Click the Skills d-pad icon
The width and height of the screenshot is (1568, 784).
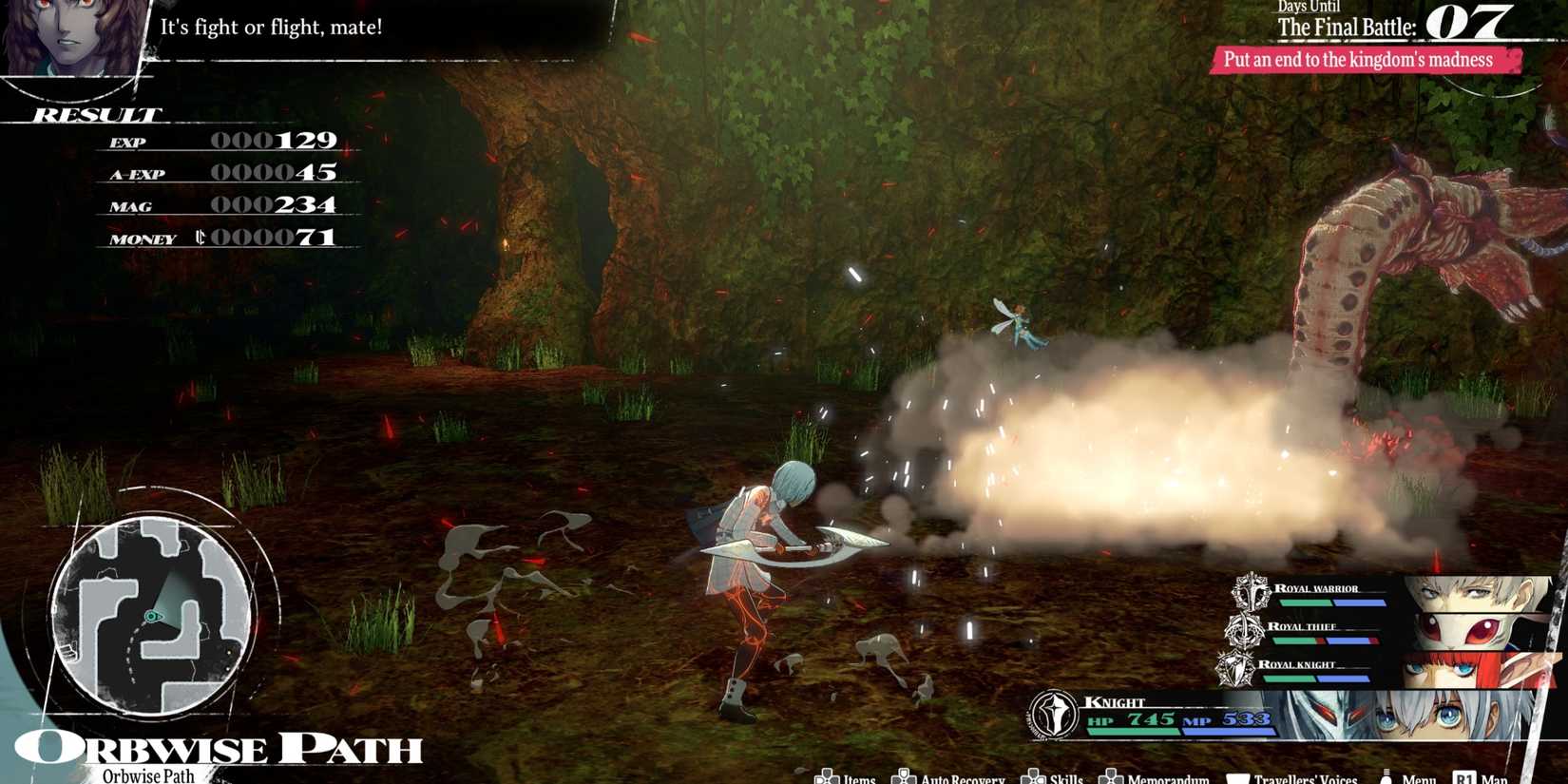pyautogui.click(x=1033, y=777)
